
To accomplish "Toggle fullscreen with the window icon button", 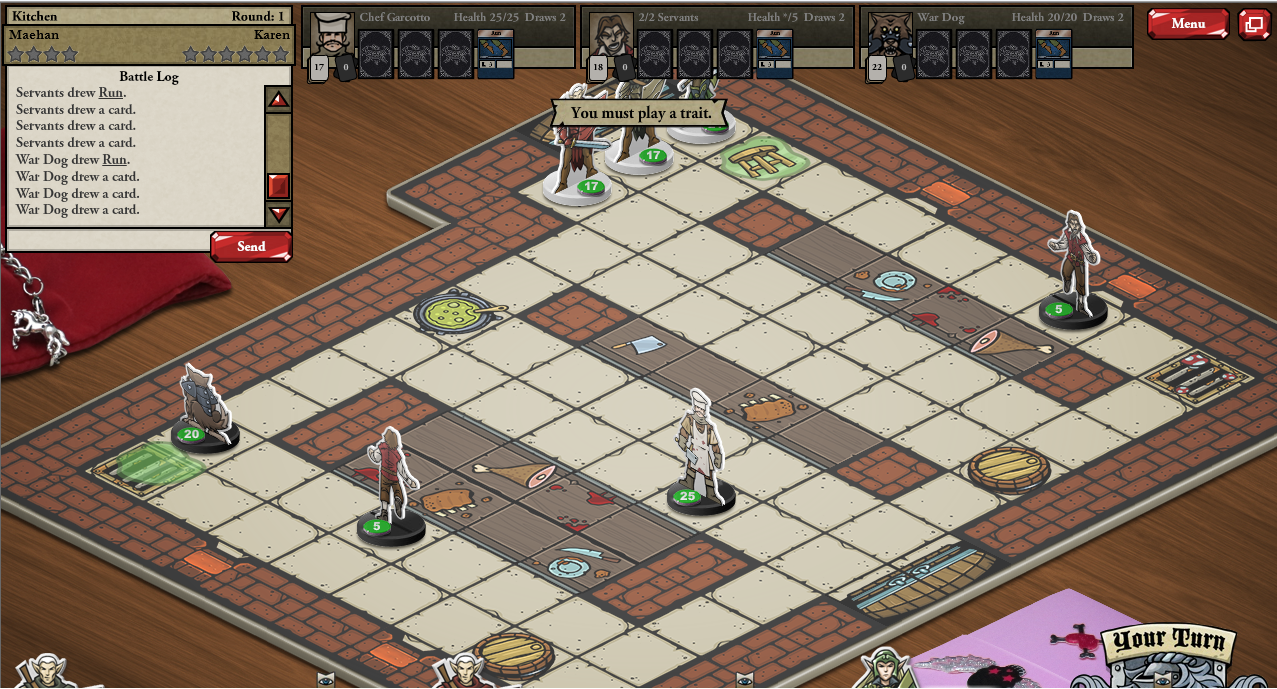I will click(x=1254, y=24).
